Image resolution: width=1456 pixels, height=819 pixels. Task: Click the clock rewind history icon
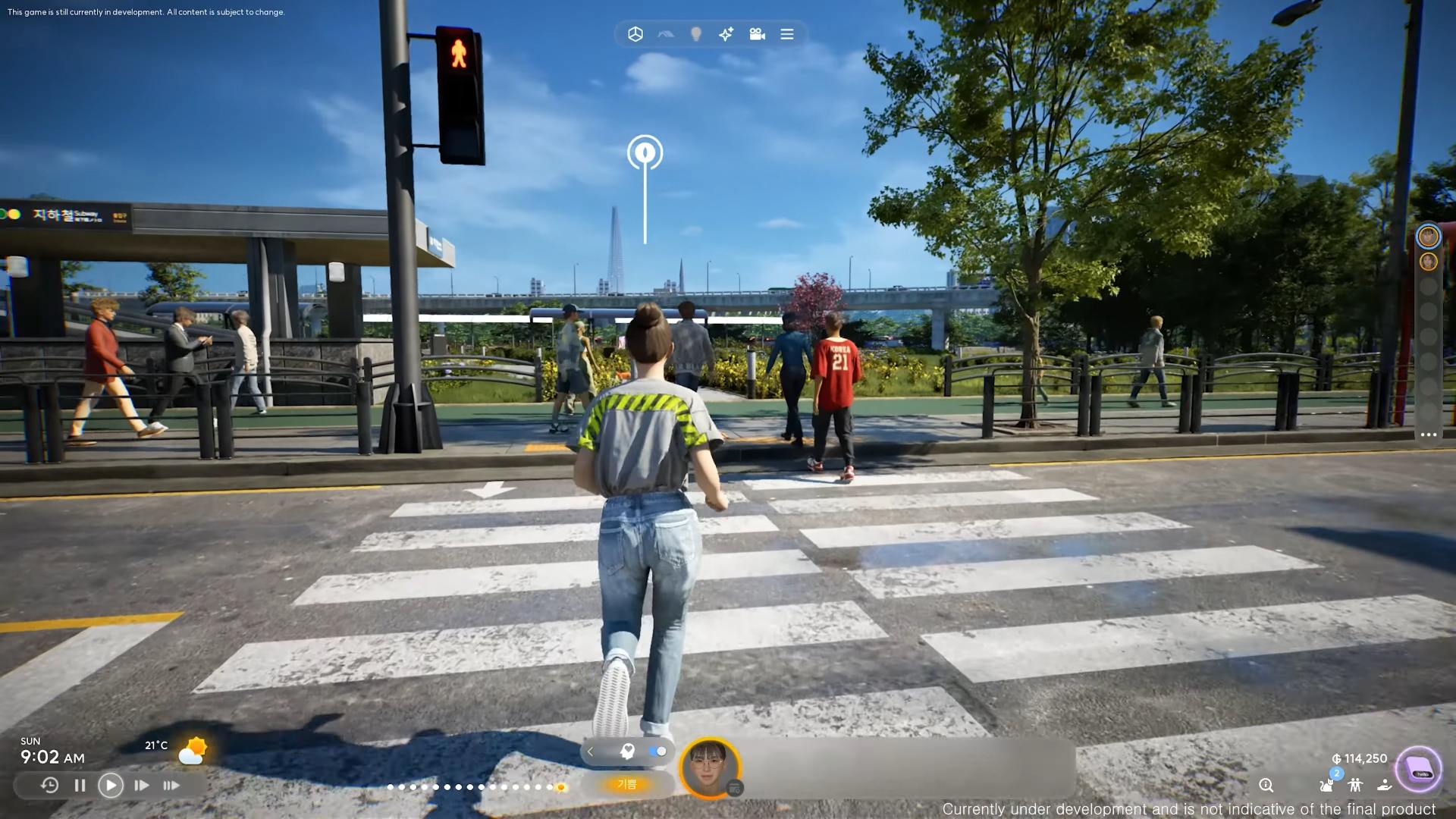pos(49,786)
